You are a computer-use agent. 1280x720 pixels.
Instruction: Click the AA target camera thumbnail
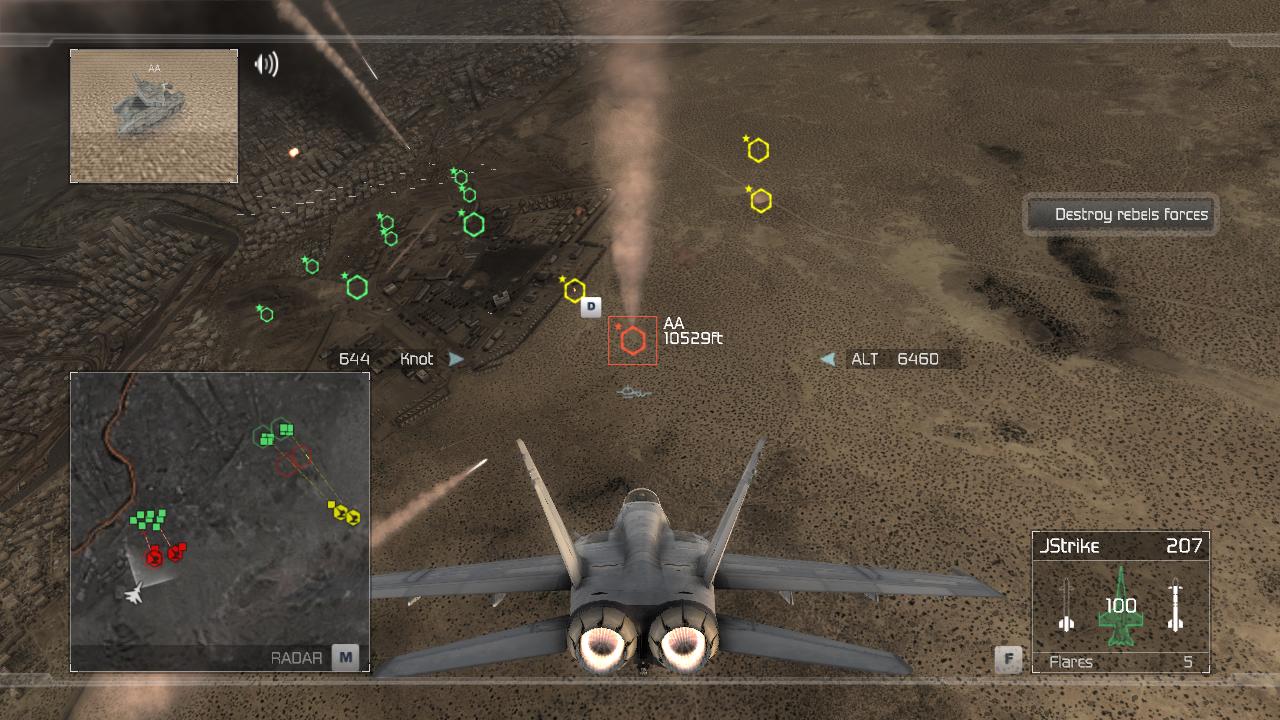coord(154,116)
